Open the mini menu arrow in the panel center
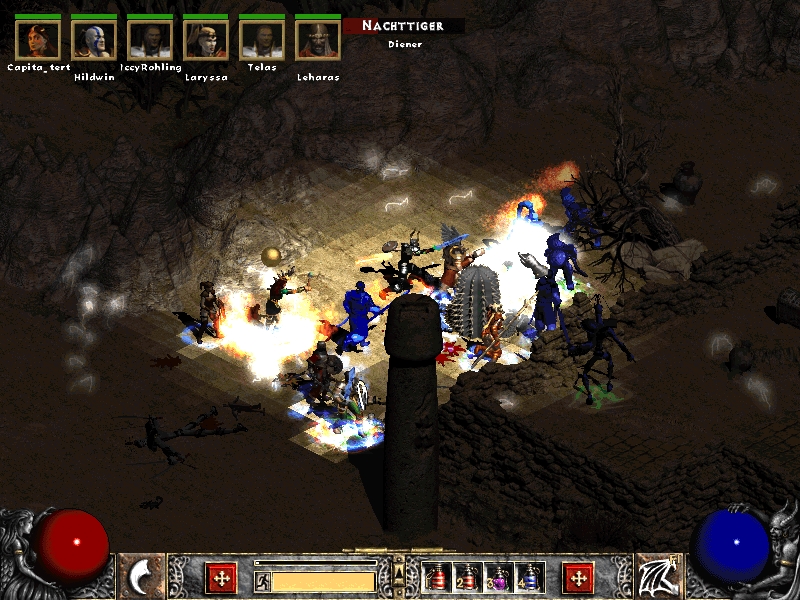Screen dimensions: 800x600 tap(399, 571)
